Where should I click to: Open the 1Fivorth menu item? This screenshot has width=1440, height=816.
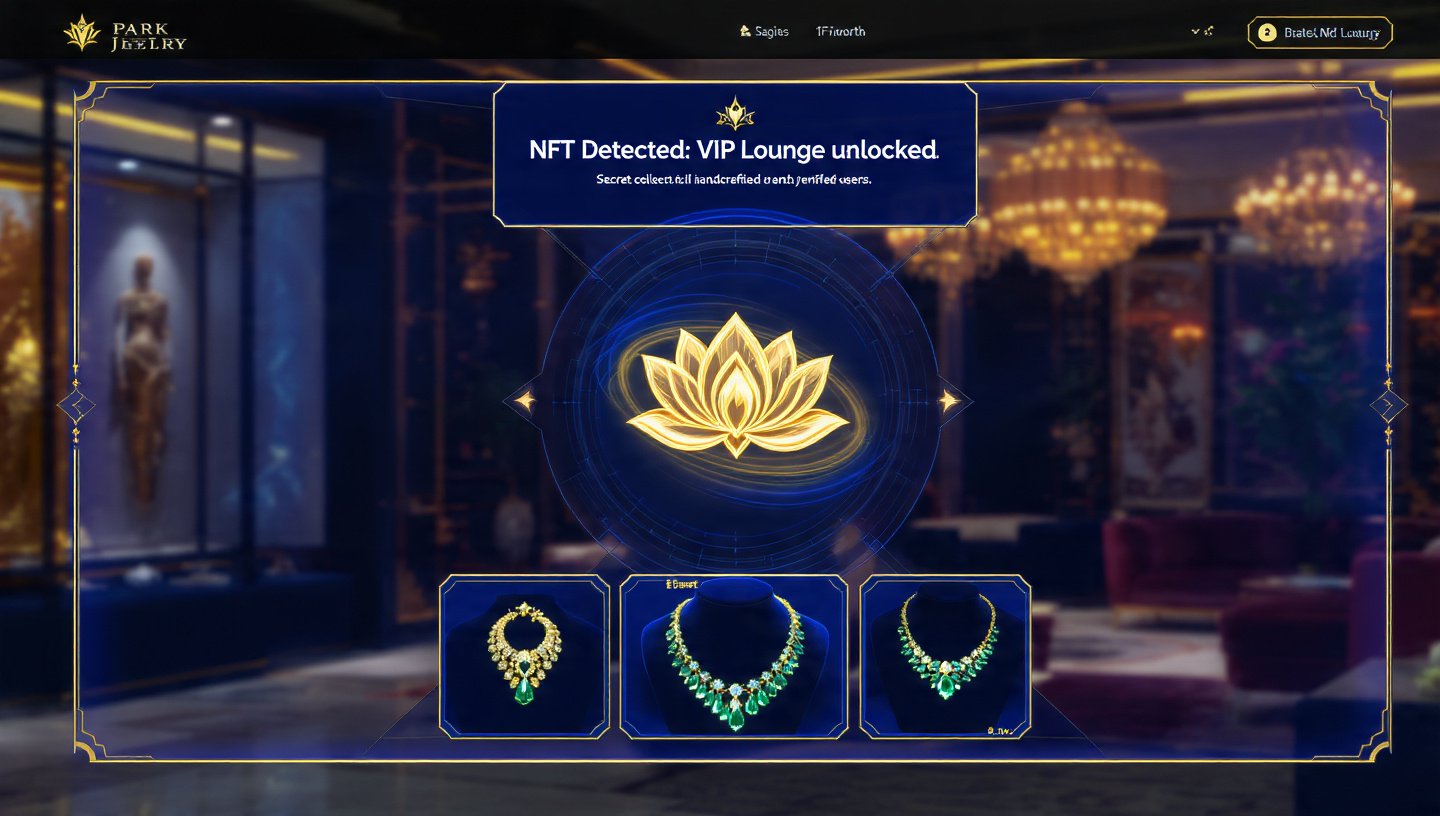(x=840, y=31)
